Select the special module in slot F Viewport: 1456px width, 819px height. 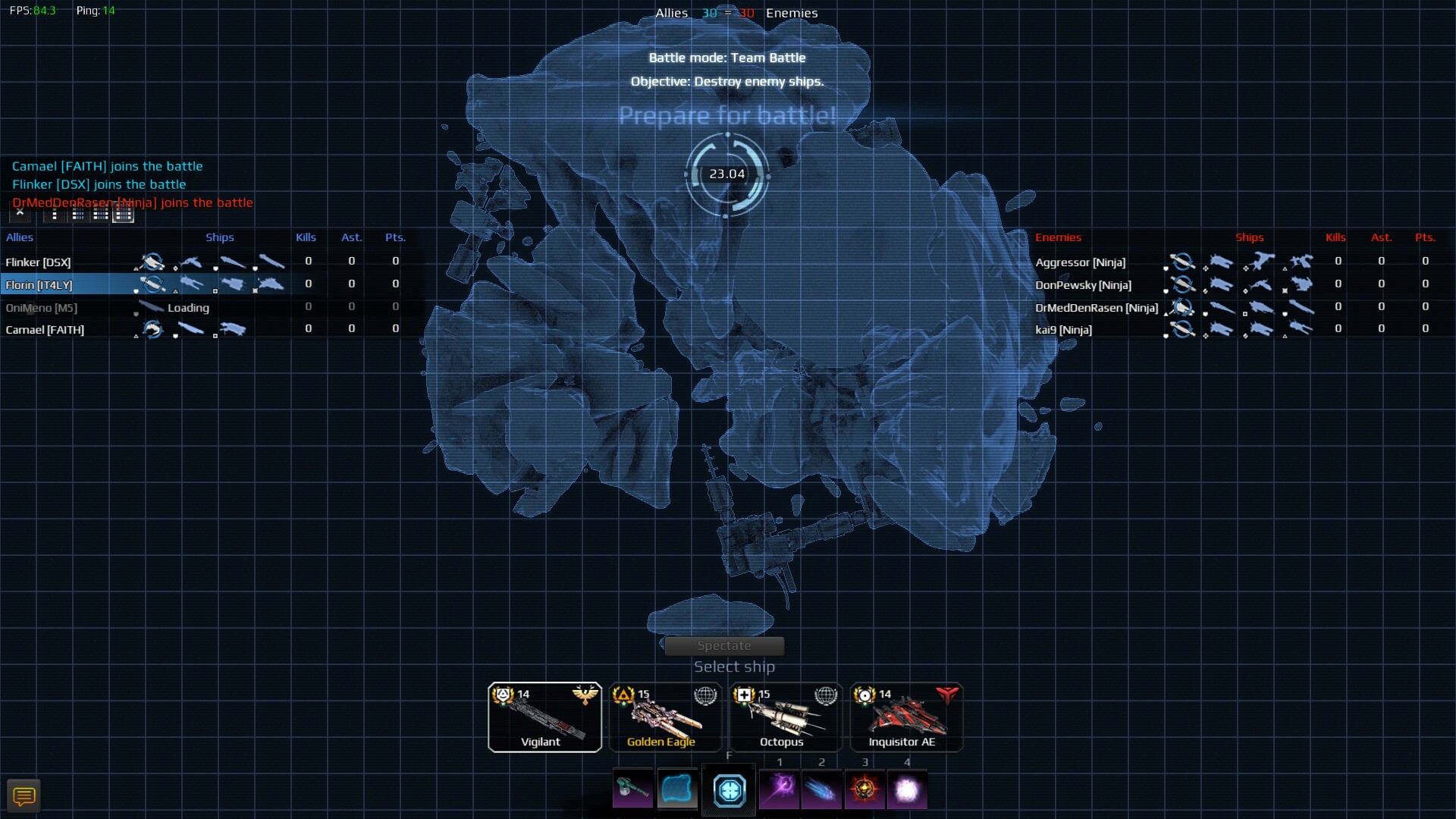729,790
